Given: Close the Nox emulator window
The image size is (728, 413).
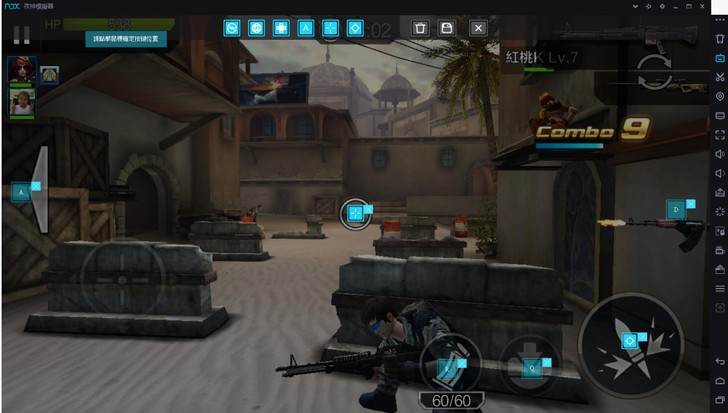Looking at the screenshot, I should (719, 7).
